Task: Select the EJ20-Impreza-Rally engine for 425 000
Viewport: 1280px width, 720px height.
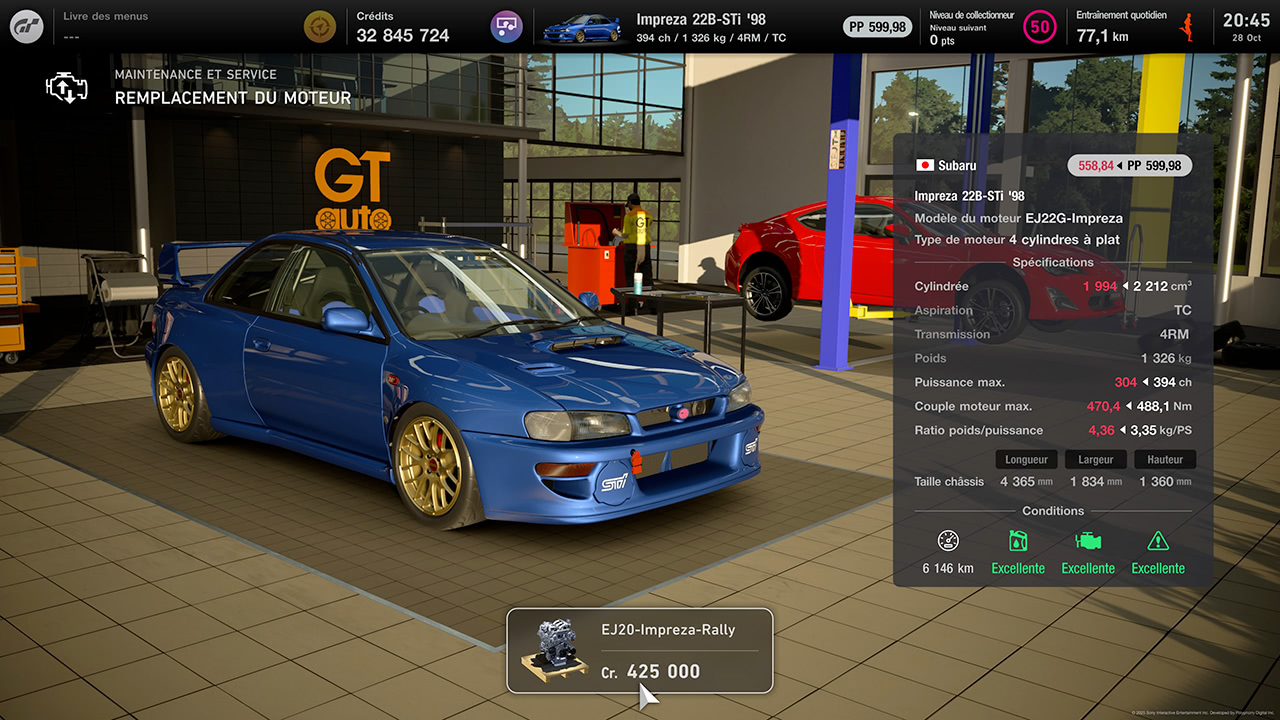Action: click(x=639, y=651)
